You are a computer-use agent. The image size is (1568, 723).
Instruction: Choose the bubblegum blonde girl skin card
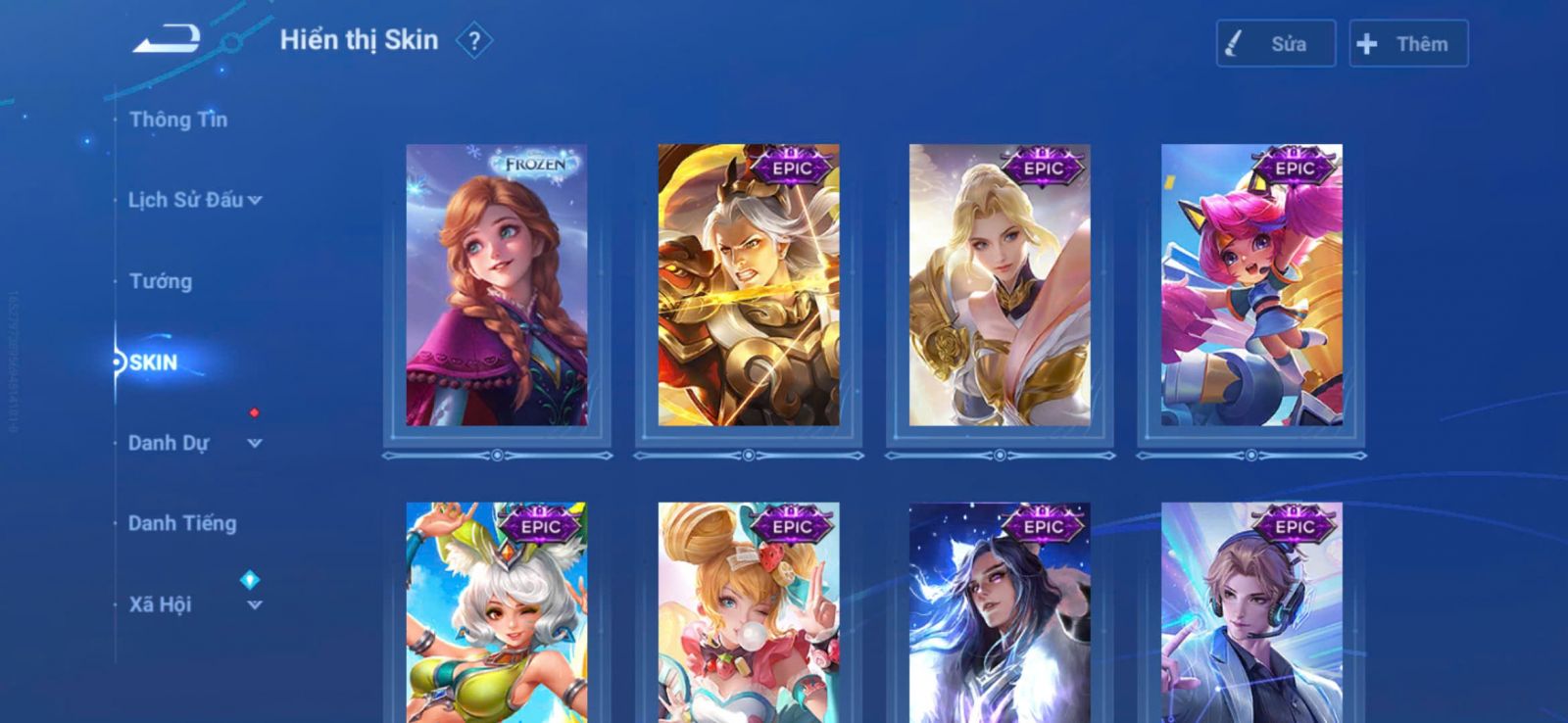(x=749, y=612)
